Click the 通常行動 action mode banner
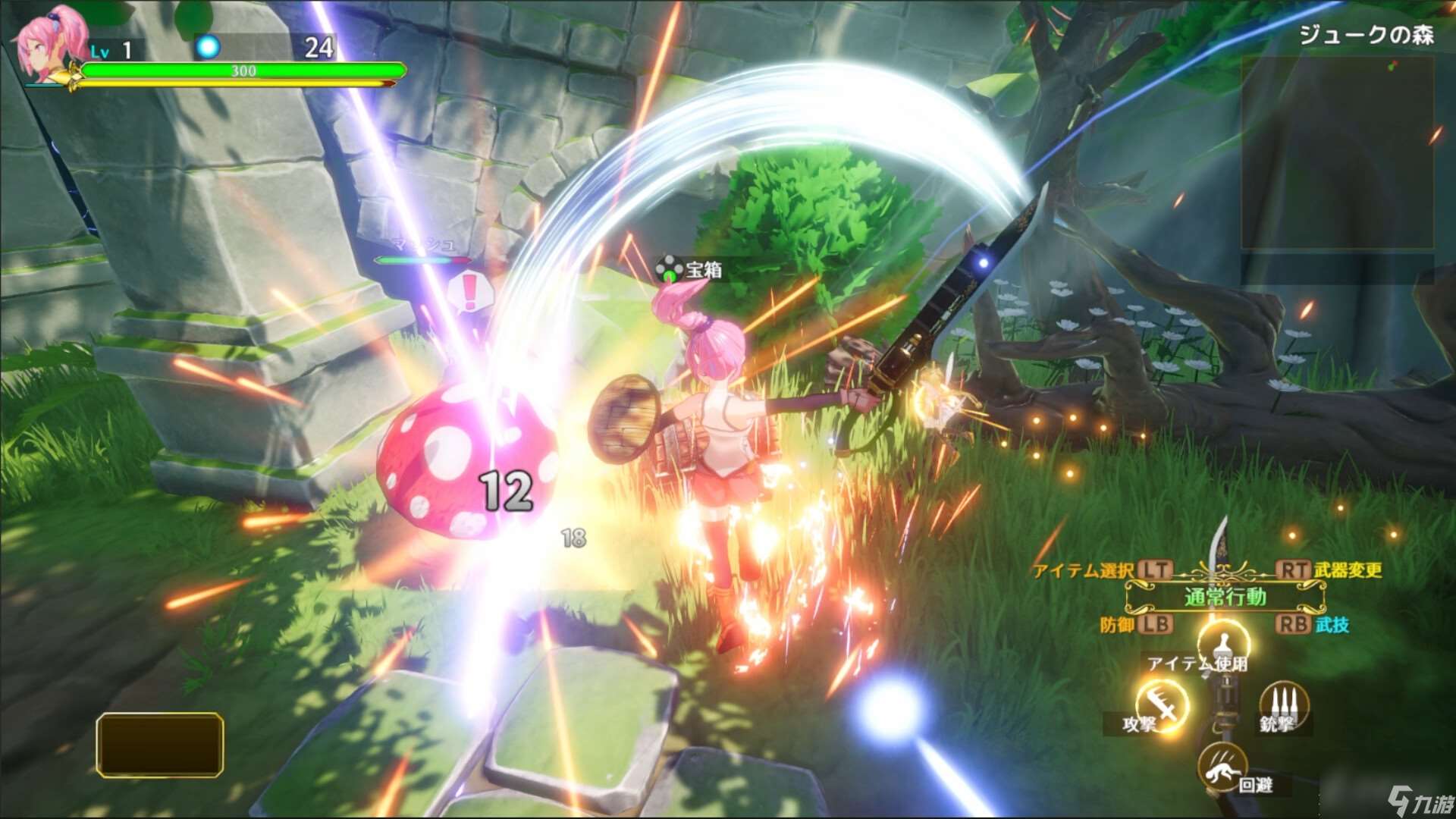1456x819 pixels. coord(1225,598)
